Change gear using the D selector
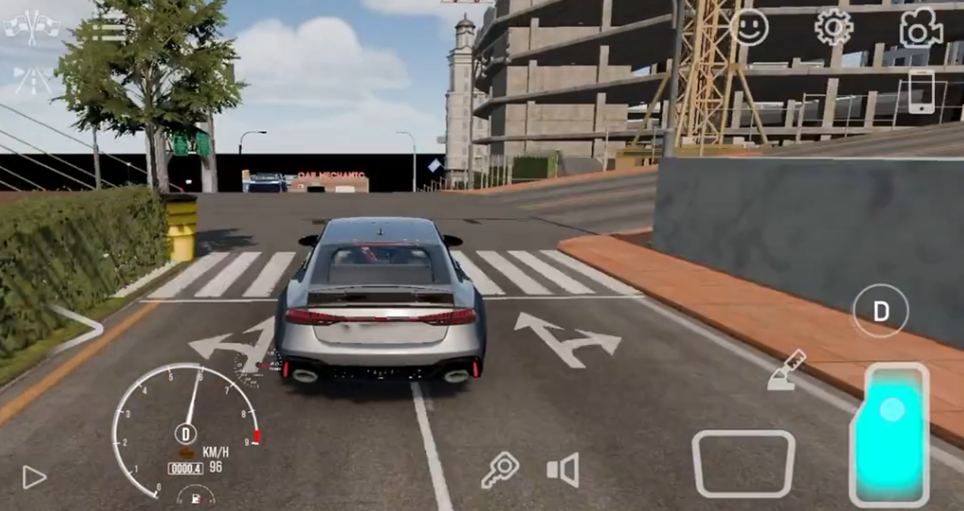The width and height of the screenshot is (964, 511). tap(880, 311)
